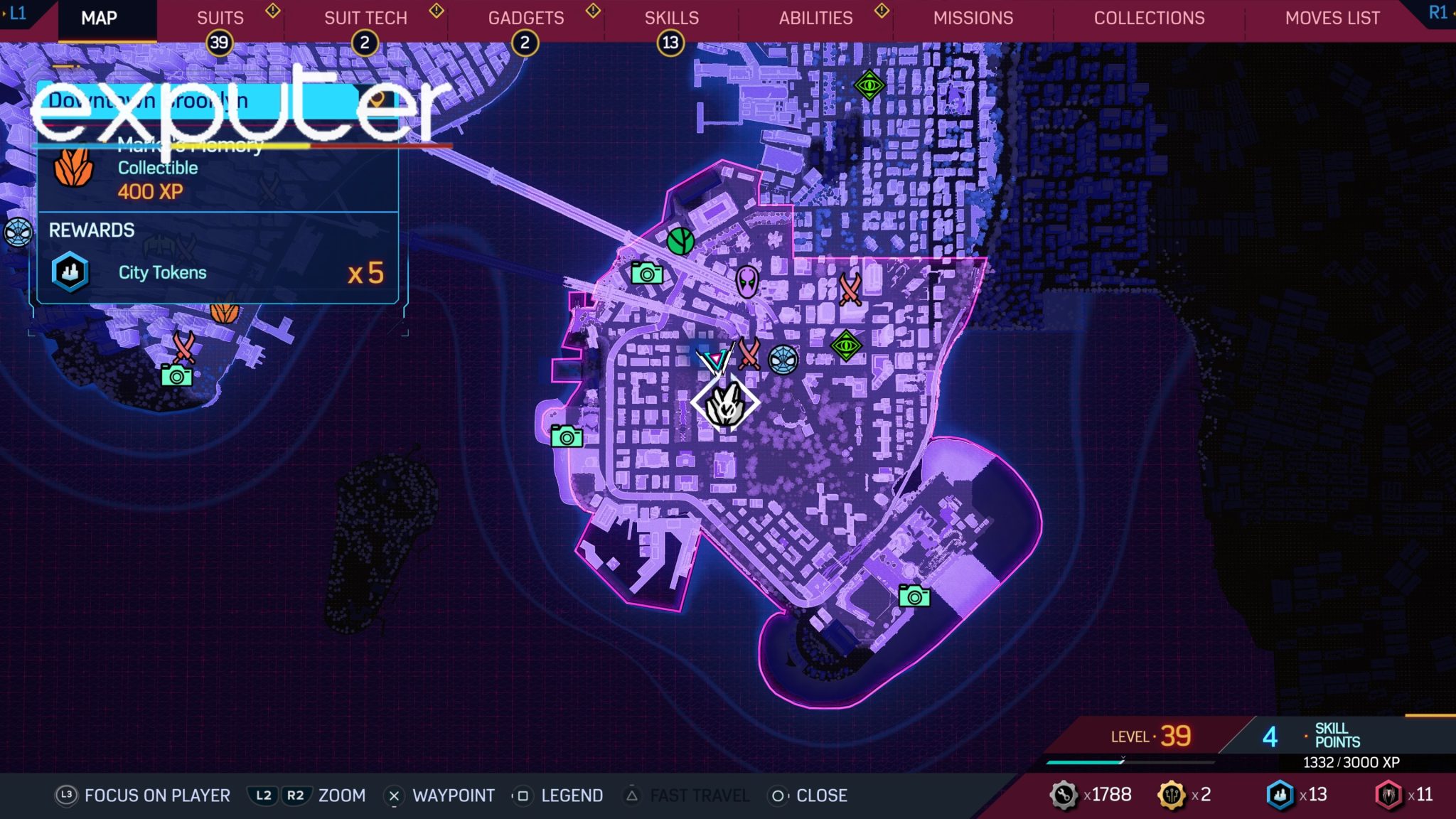1456x819 pixels.
Task: Click the green park tree icon on the map
Action: click(x=682, y=242)
